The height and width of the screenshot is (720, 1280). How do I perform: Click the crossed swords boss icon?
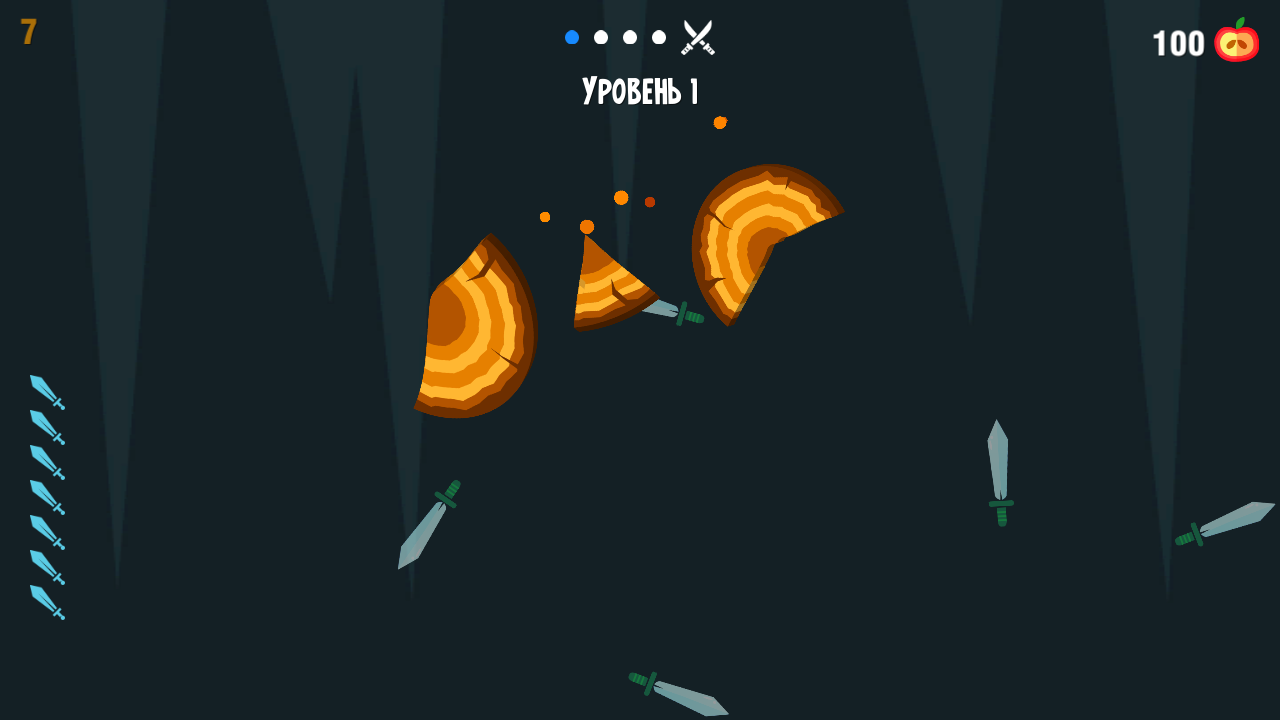[698, 36]
